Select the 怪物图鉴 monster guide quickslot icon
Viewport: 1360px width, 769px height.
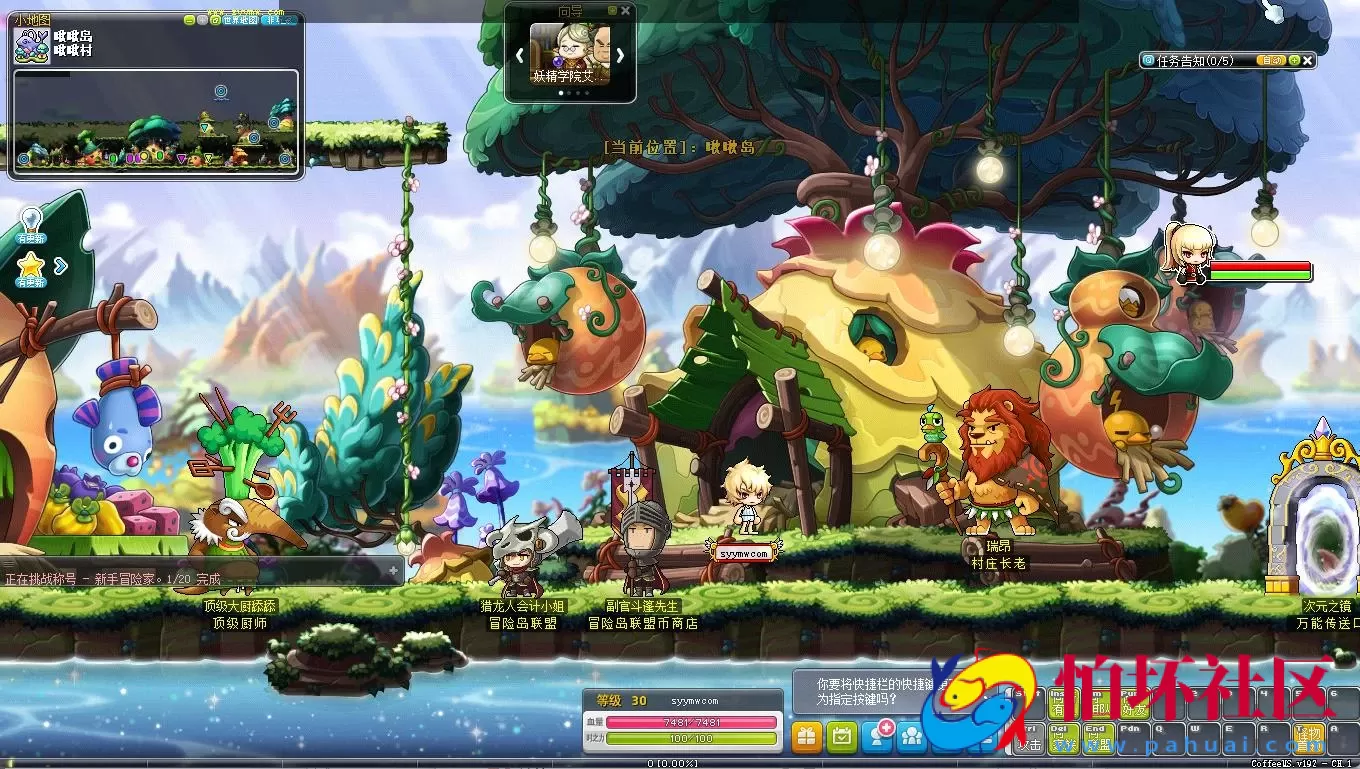[x=1308, y=738]
